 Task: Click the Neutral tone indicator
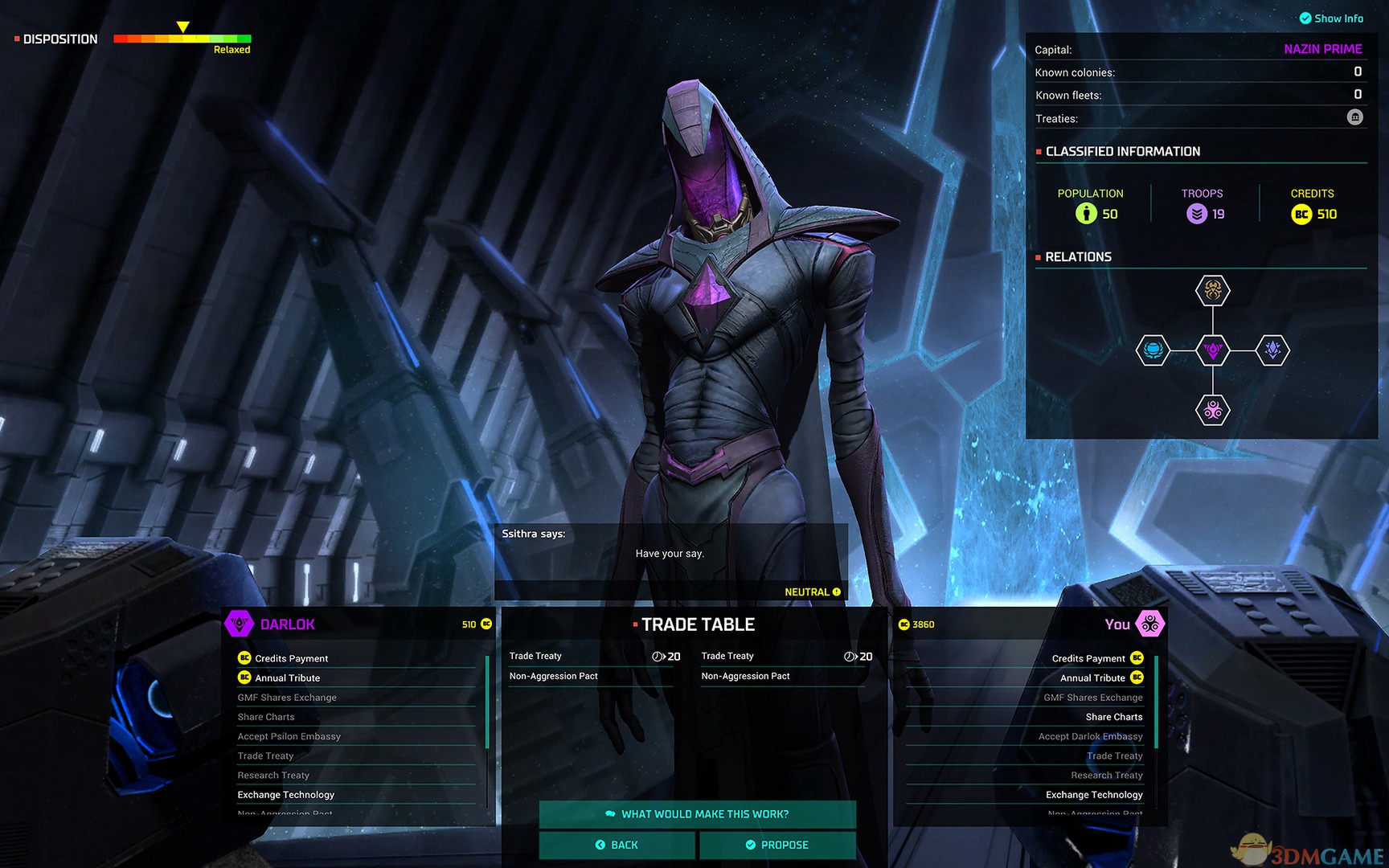(812, 592)
